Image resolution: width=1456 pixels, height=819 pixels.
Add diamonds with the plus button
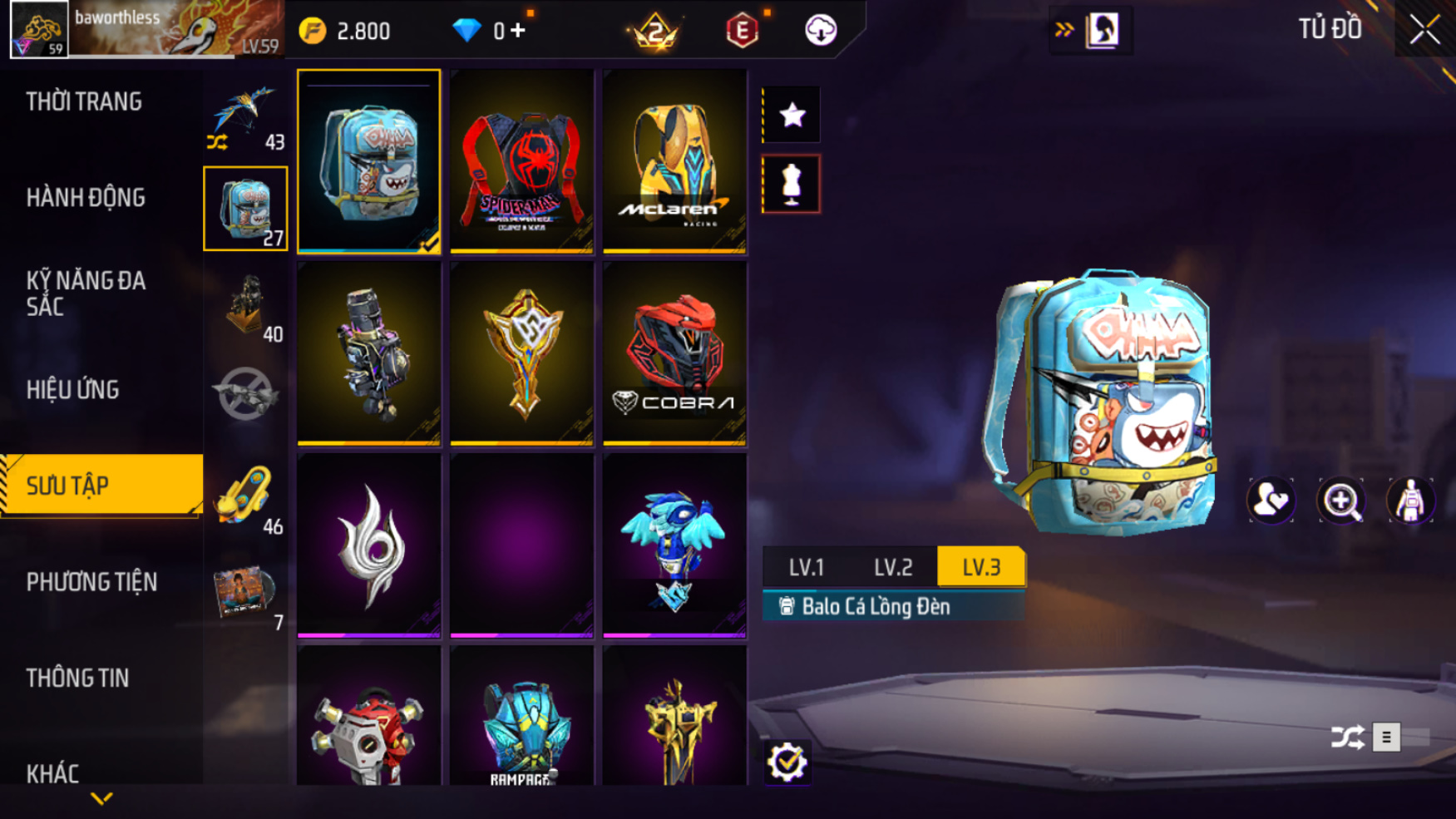point(518,31)
